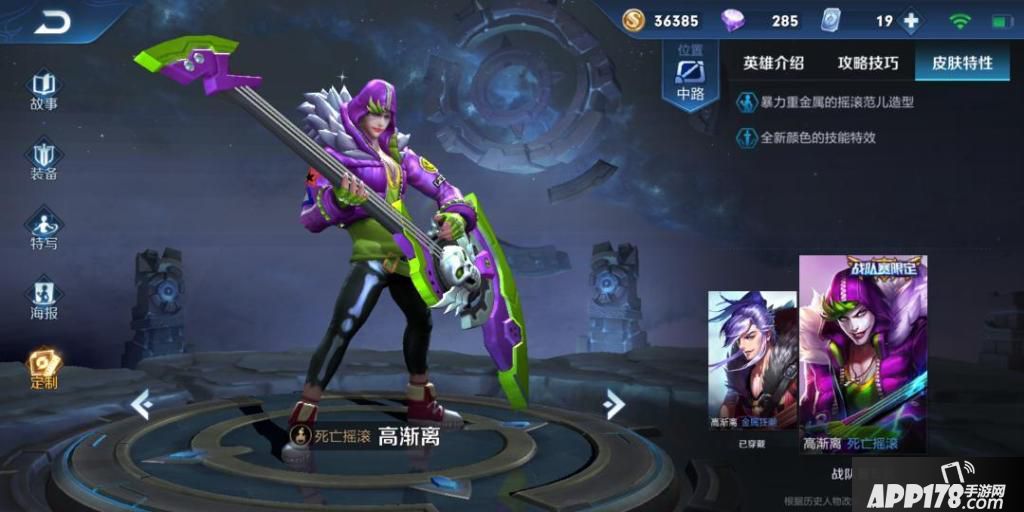1024x512 pixels.
Task: Show previous hero with left arrow
Action: click(142, 403)
